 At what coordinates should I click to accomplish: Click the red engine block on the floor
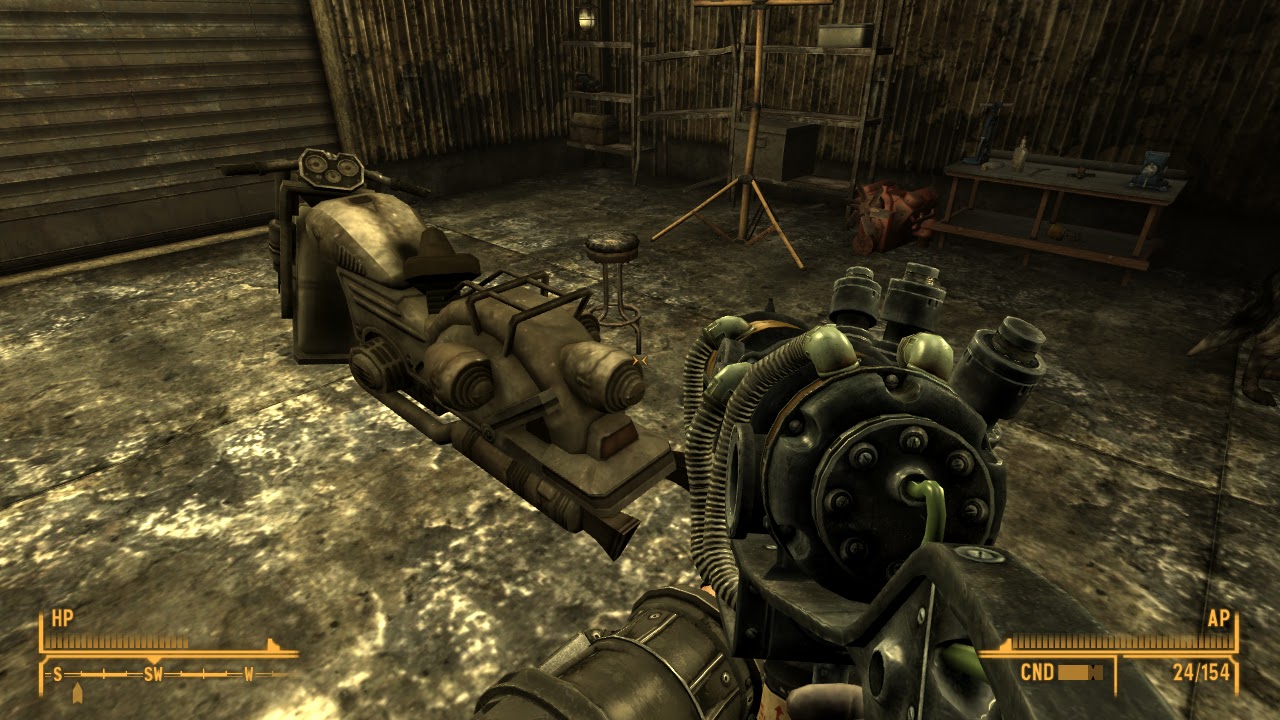pos(890,210)
